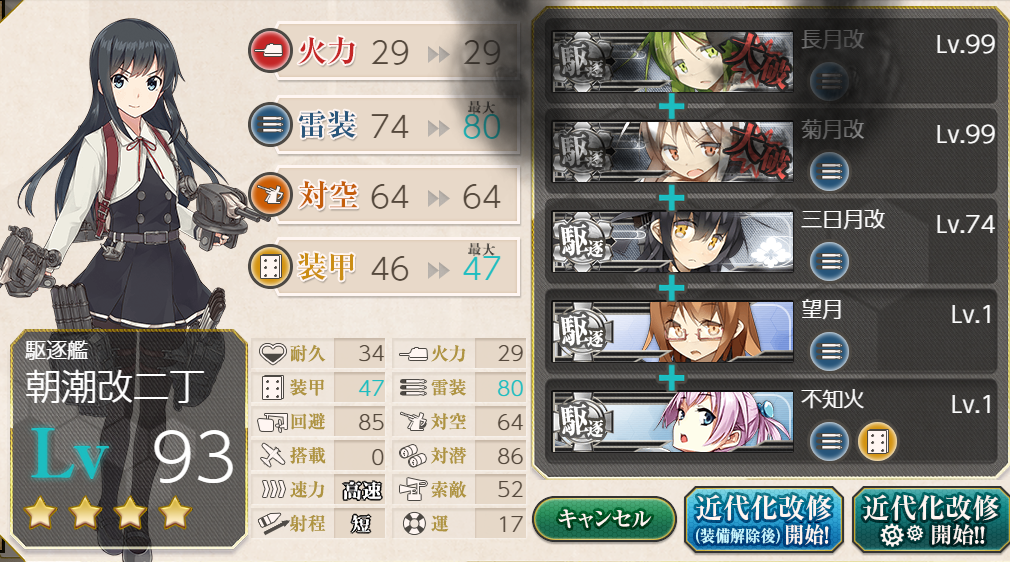
Task: Select the 長月改 material ship row
Action: (x=770, y=66)
